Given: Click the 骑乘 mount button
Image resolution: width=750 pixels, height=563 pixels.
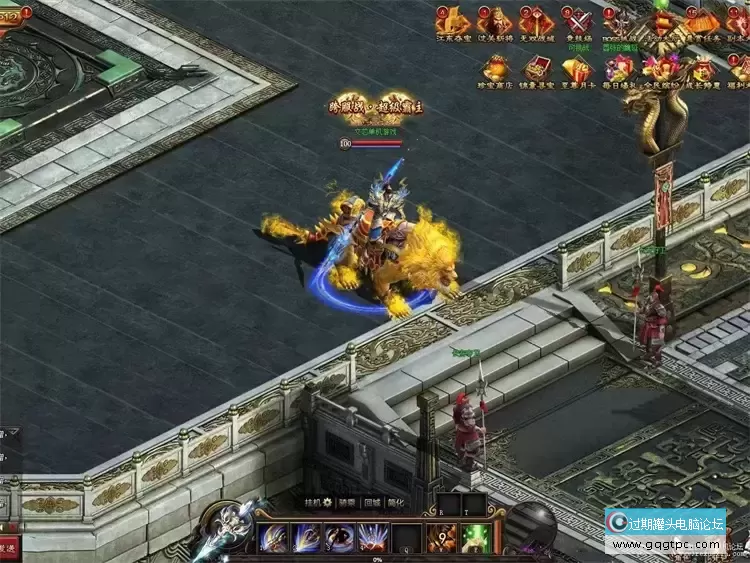Looking at the screenshot, I should 346,504.
